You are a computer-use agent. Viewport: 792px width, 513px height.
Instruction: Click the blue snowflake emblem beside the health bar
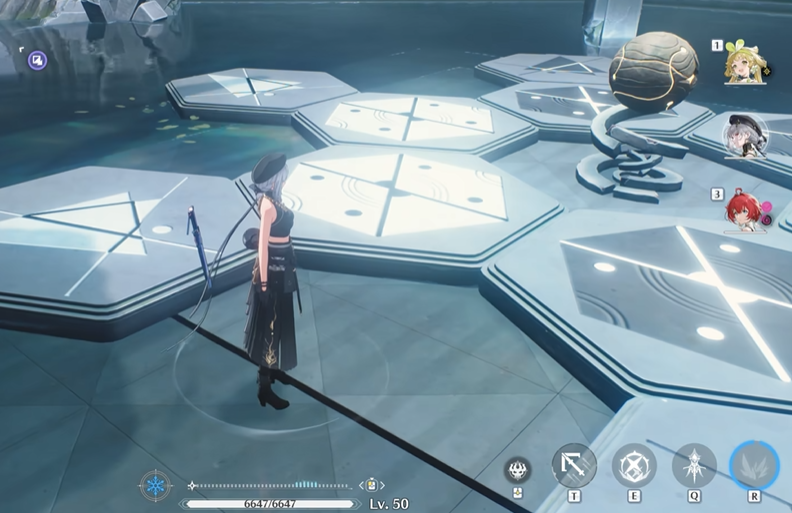click(156, 488)
